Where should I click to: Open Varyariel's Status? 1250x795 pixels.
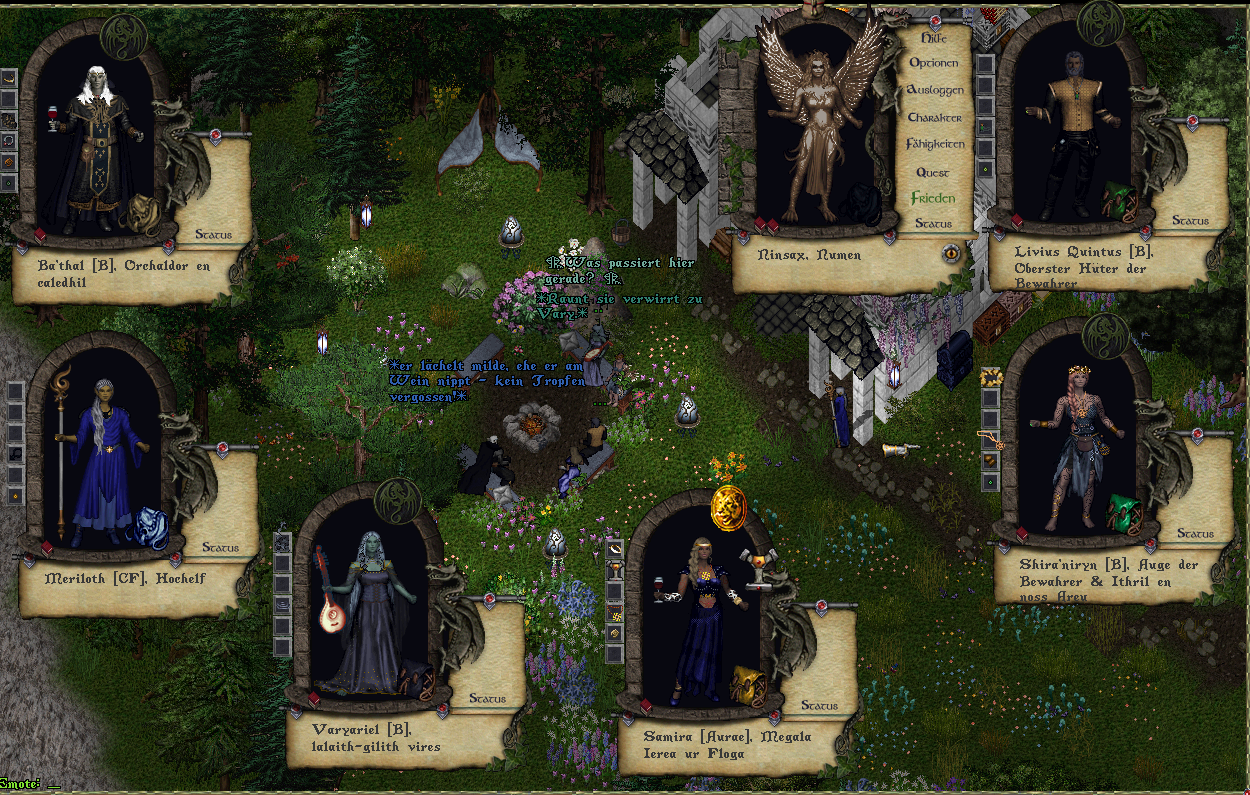coord(487,699)
